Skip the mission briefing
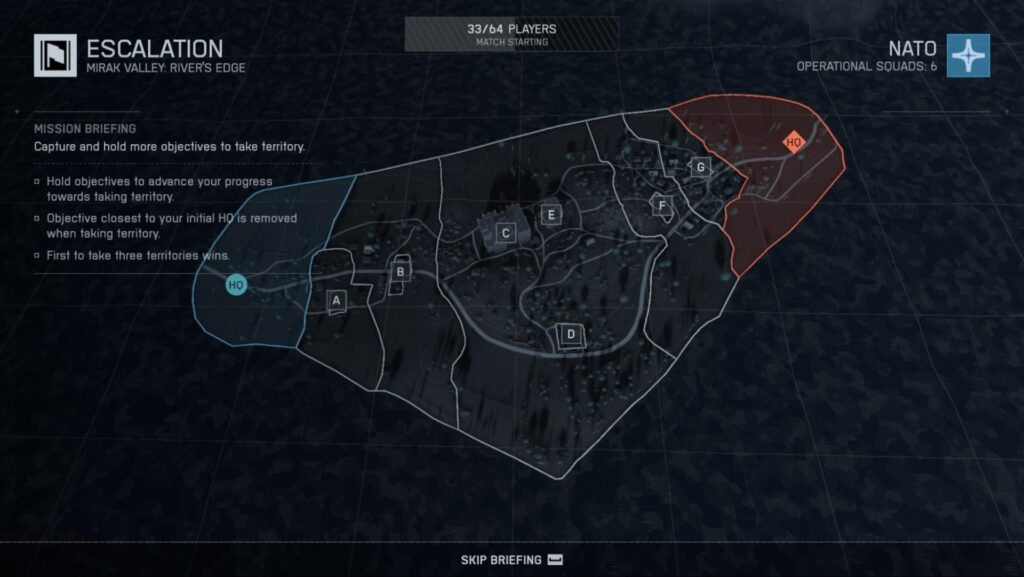 (512, 560)
